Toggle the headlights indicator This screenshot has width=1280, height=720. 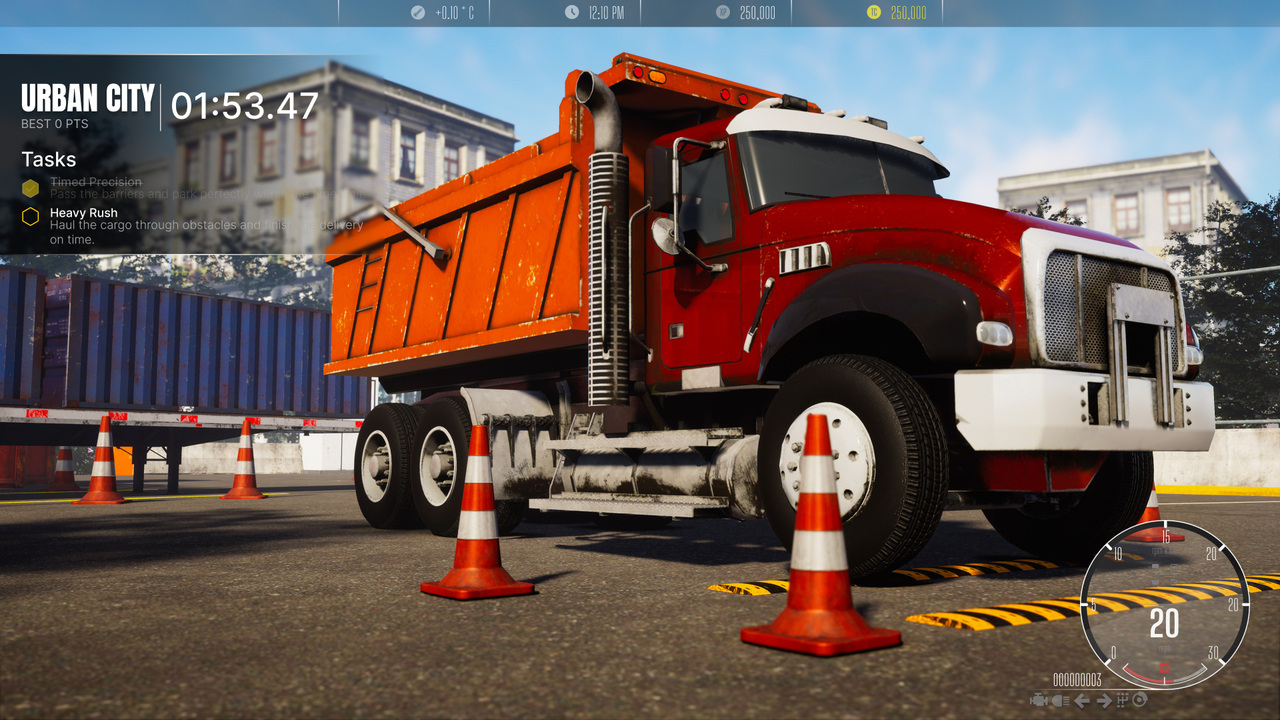(1058, 701)
